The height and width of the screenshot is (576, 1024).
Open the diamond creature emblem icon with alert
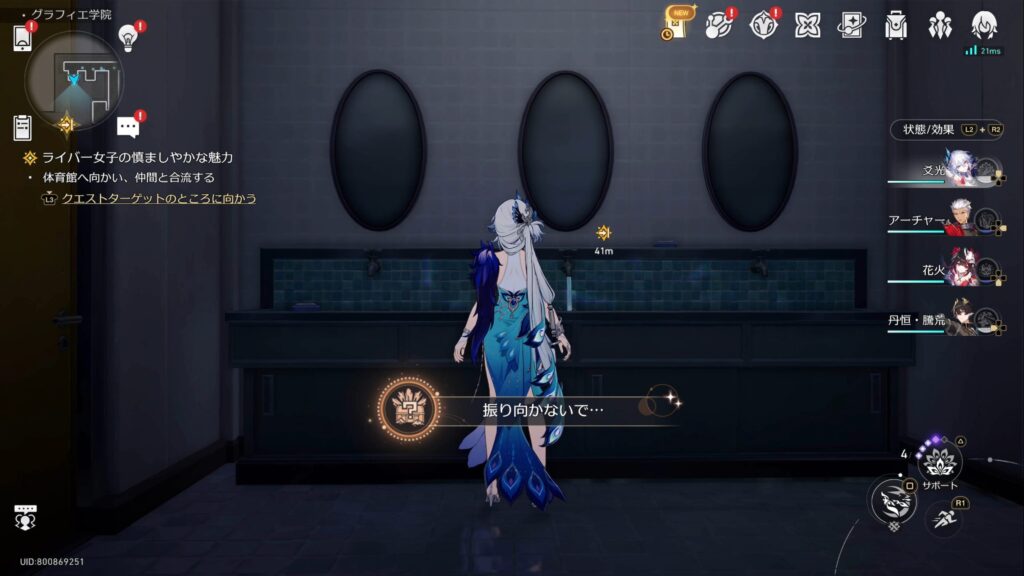[x=763, y=25]
